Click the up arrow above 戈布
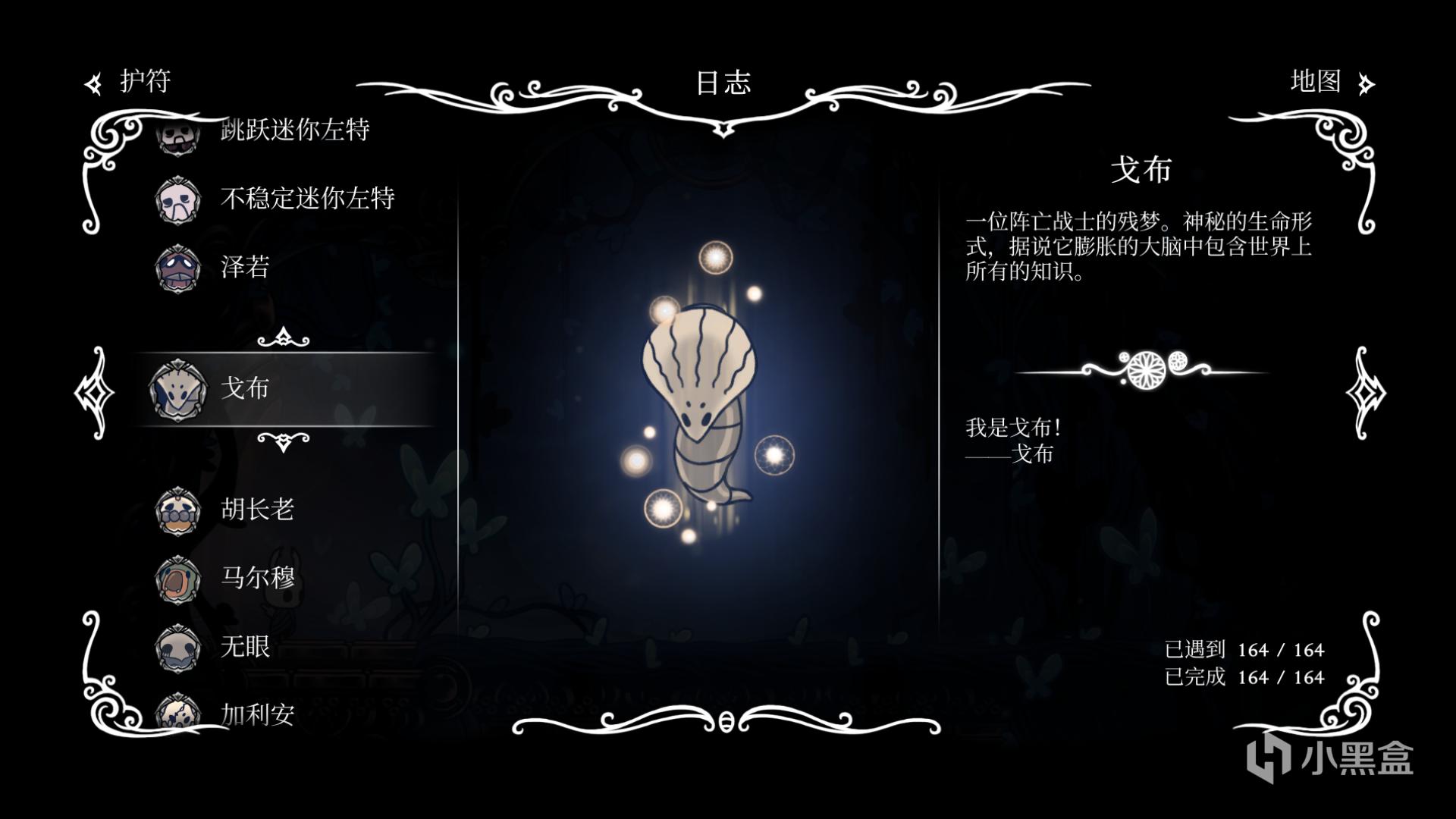The image size is (1456, 819). click(284, 337)
